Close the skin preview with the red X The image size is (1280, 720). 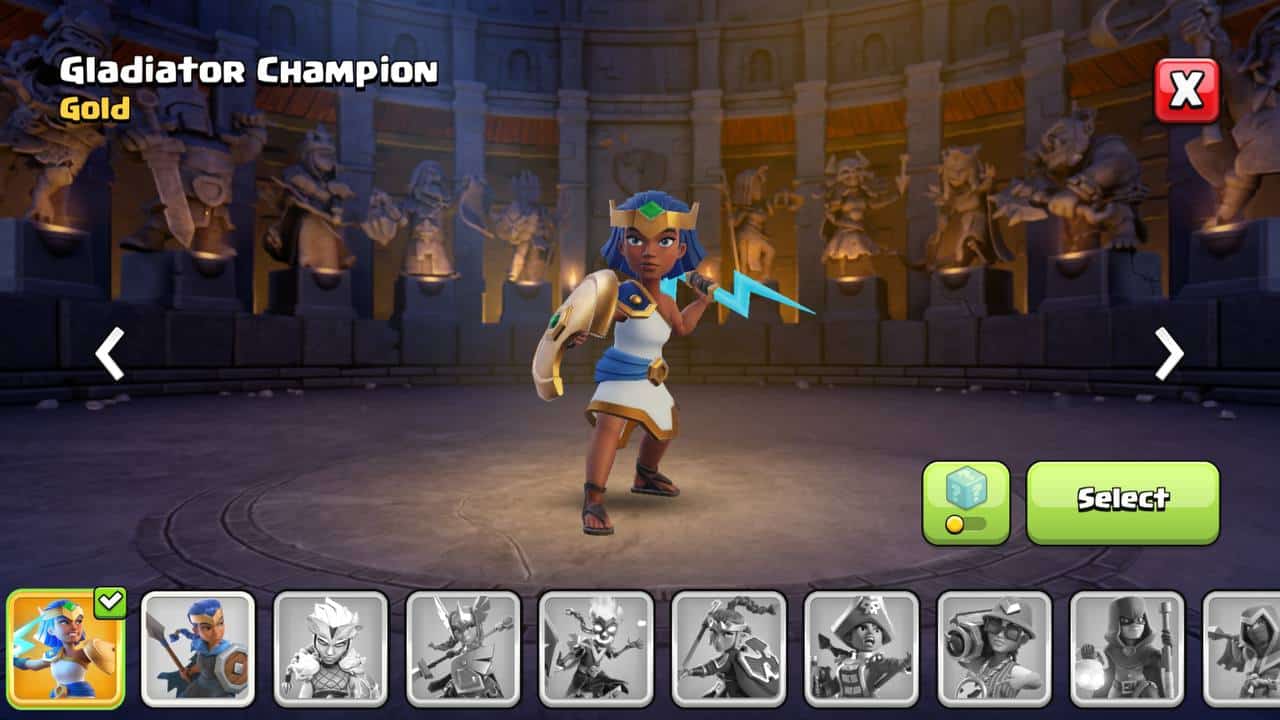1187,91
